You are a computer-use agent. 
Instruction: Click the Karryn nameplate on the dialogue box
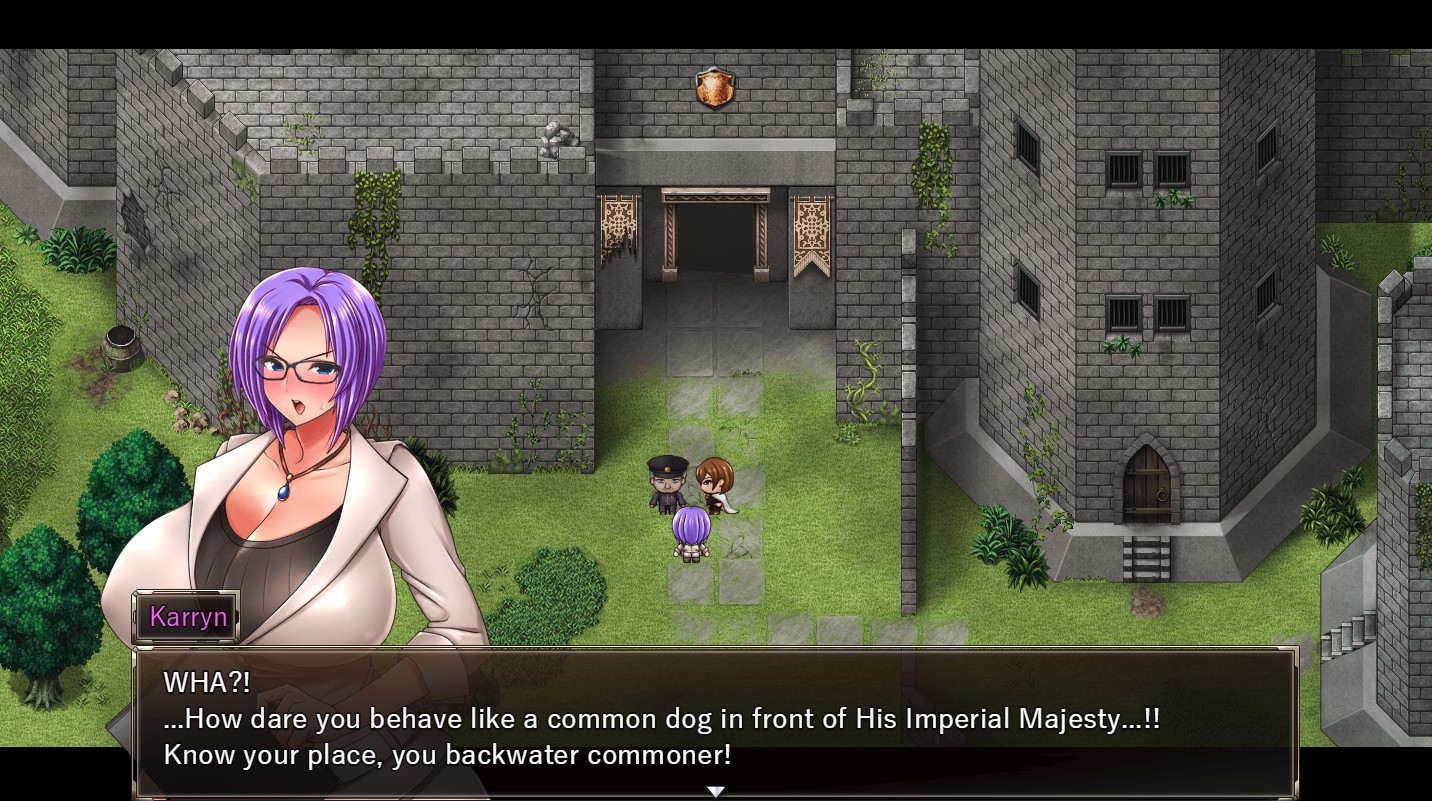tap(186, 617)
